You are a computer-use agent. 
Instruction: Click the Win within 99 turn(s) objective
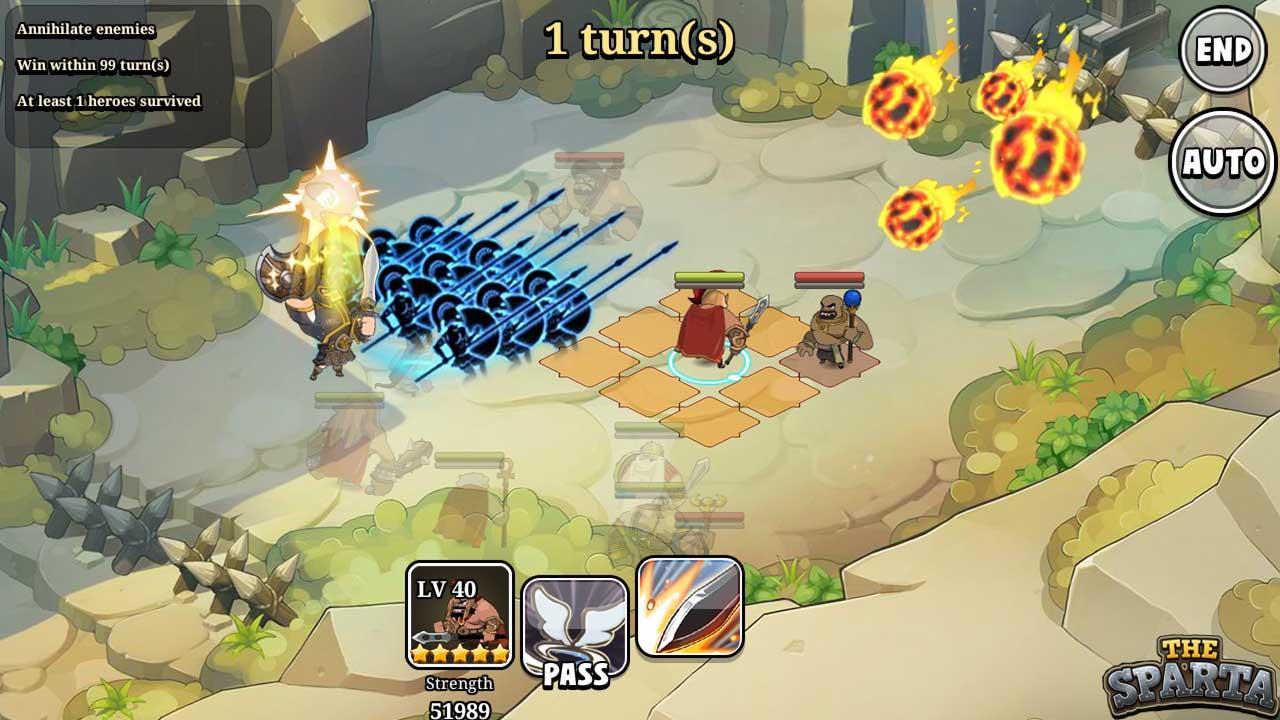92,66
